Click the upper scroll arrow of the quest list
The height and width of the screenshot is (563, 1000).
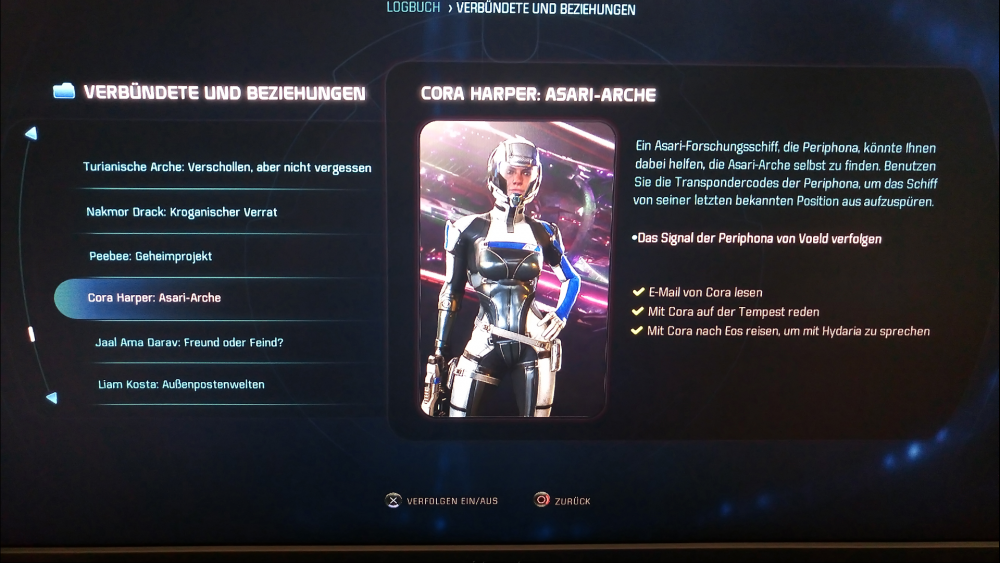point(32,133)
